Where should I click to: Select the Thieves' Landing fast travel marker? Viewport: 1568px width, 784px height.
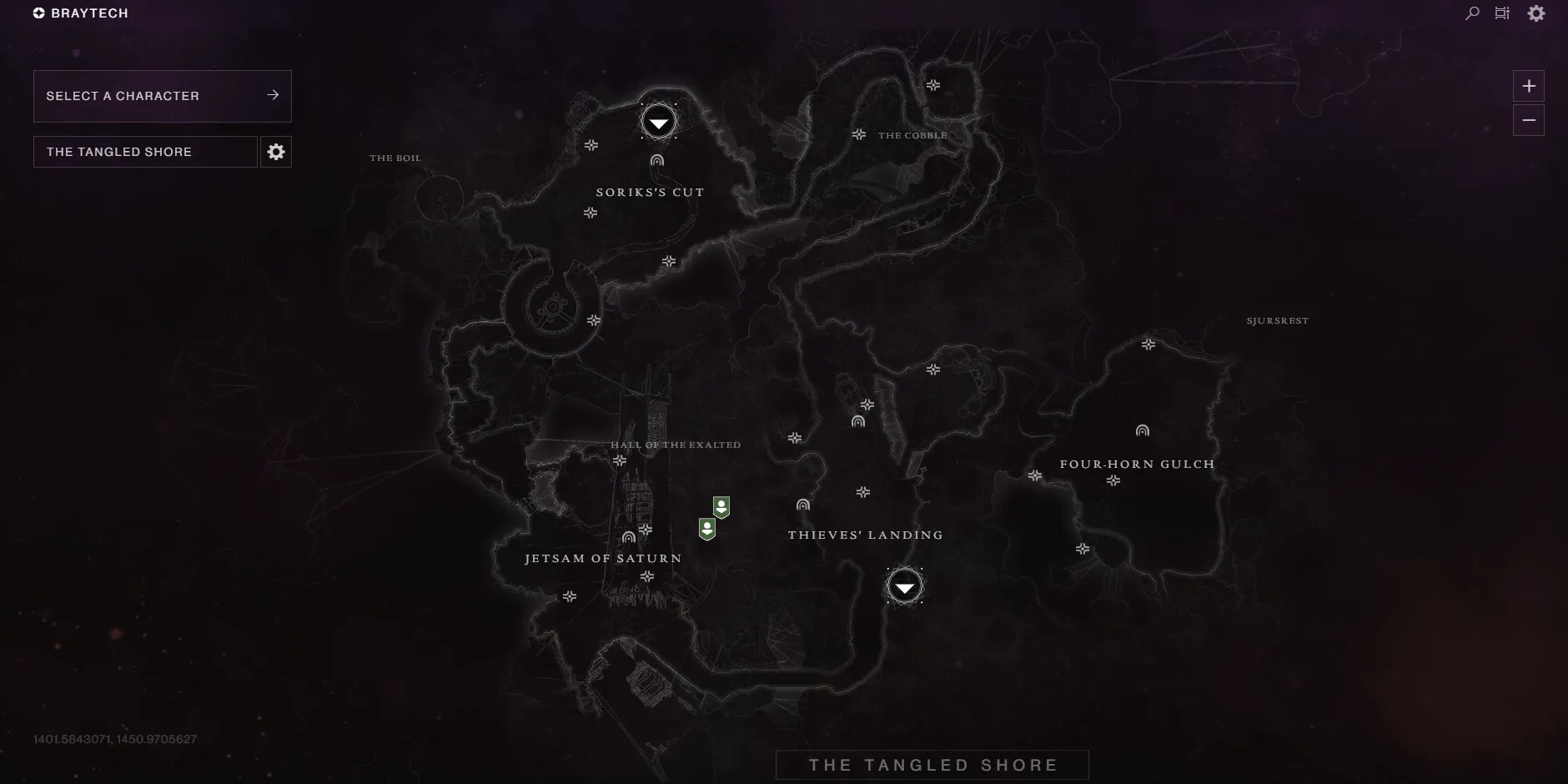coord(905,586)
